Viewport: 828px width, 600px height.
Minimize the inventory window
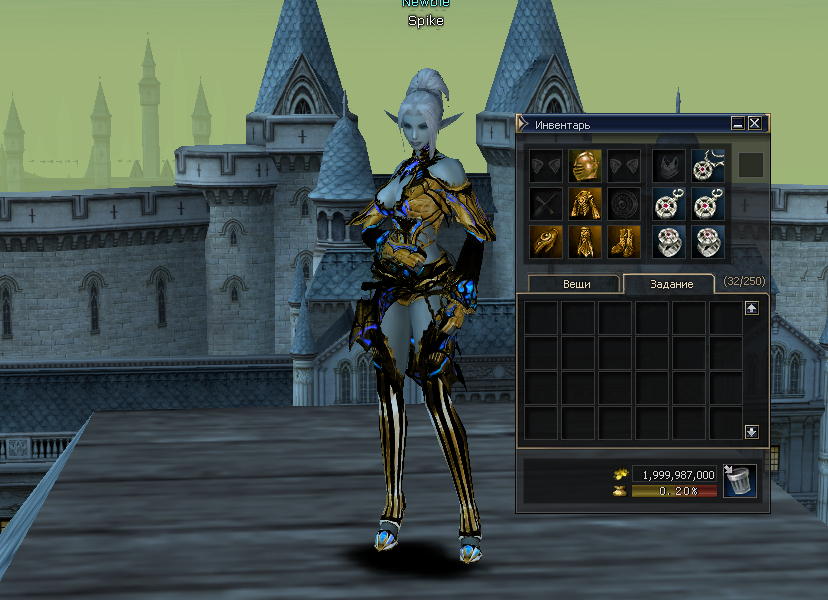tap(738, 124)
